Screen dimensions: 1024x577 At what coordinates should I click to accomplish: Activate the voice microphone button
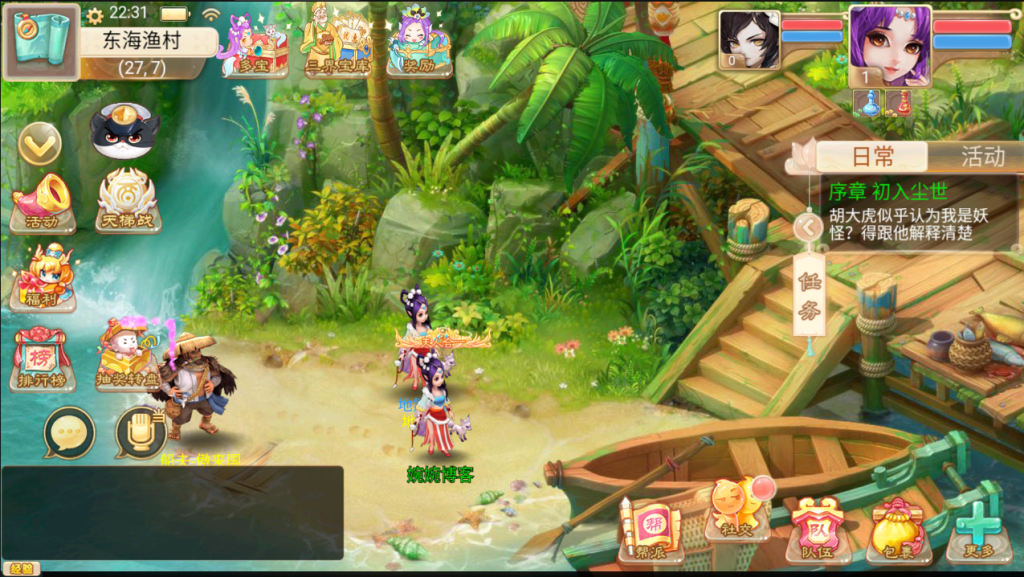click(140, 433)
